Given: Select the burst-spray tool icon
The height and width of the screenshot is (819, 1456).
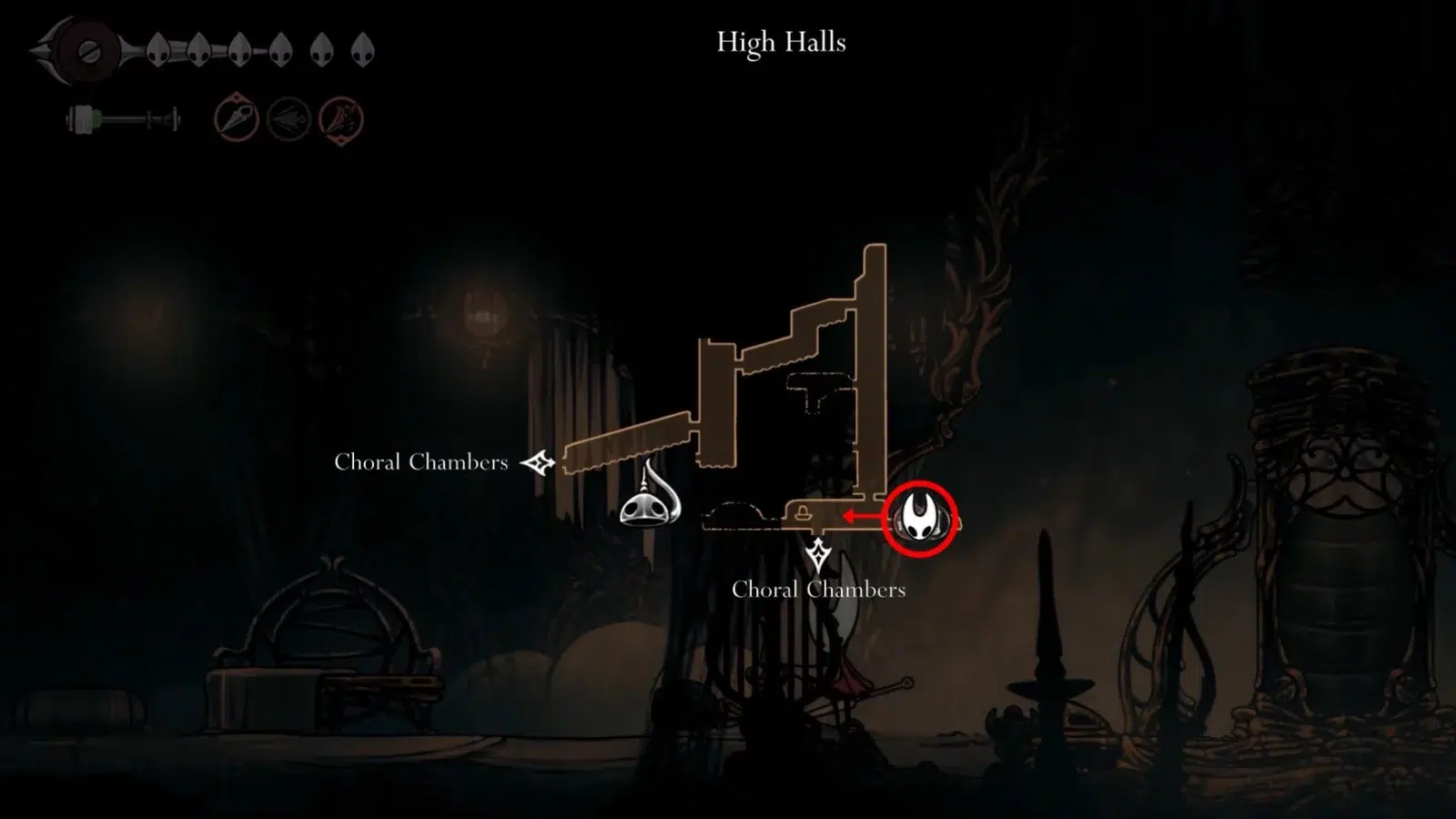Looking at the screenshot, I should pyautogui.click(x=341, y=119).
